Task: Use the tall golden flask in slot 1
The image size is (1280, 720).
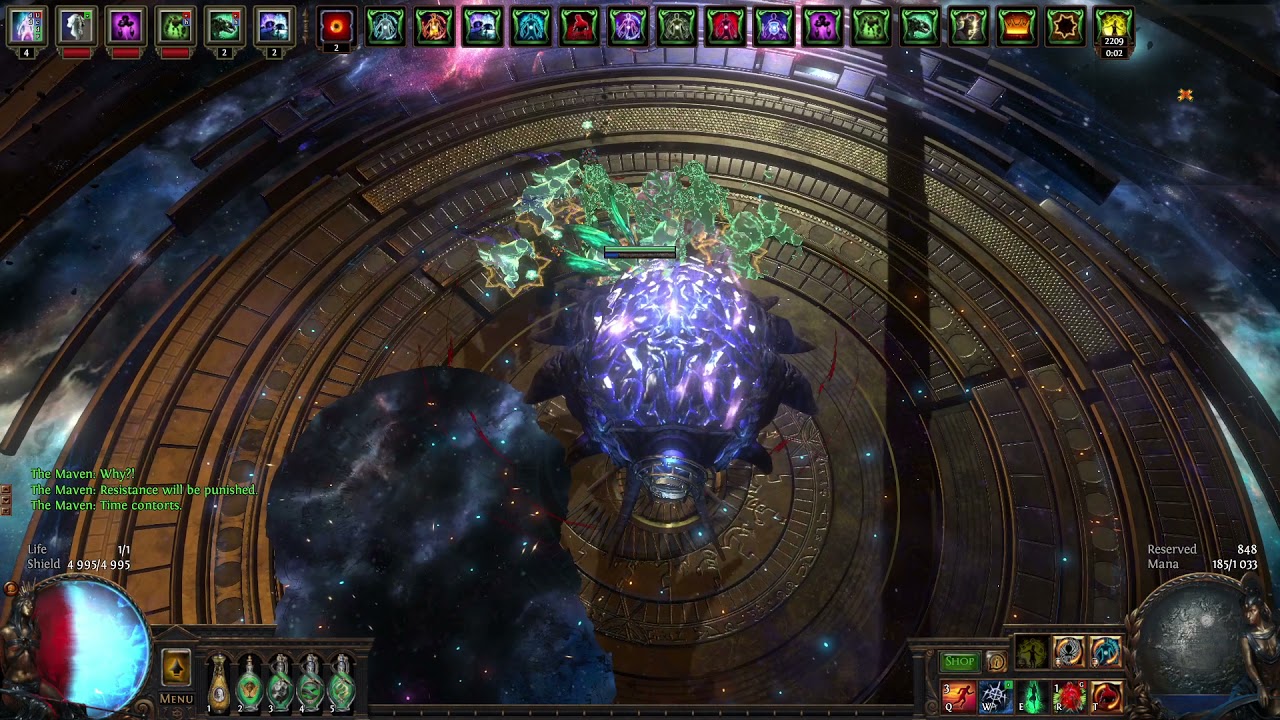Action: [x=218, y=682]
